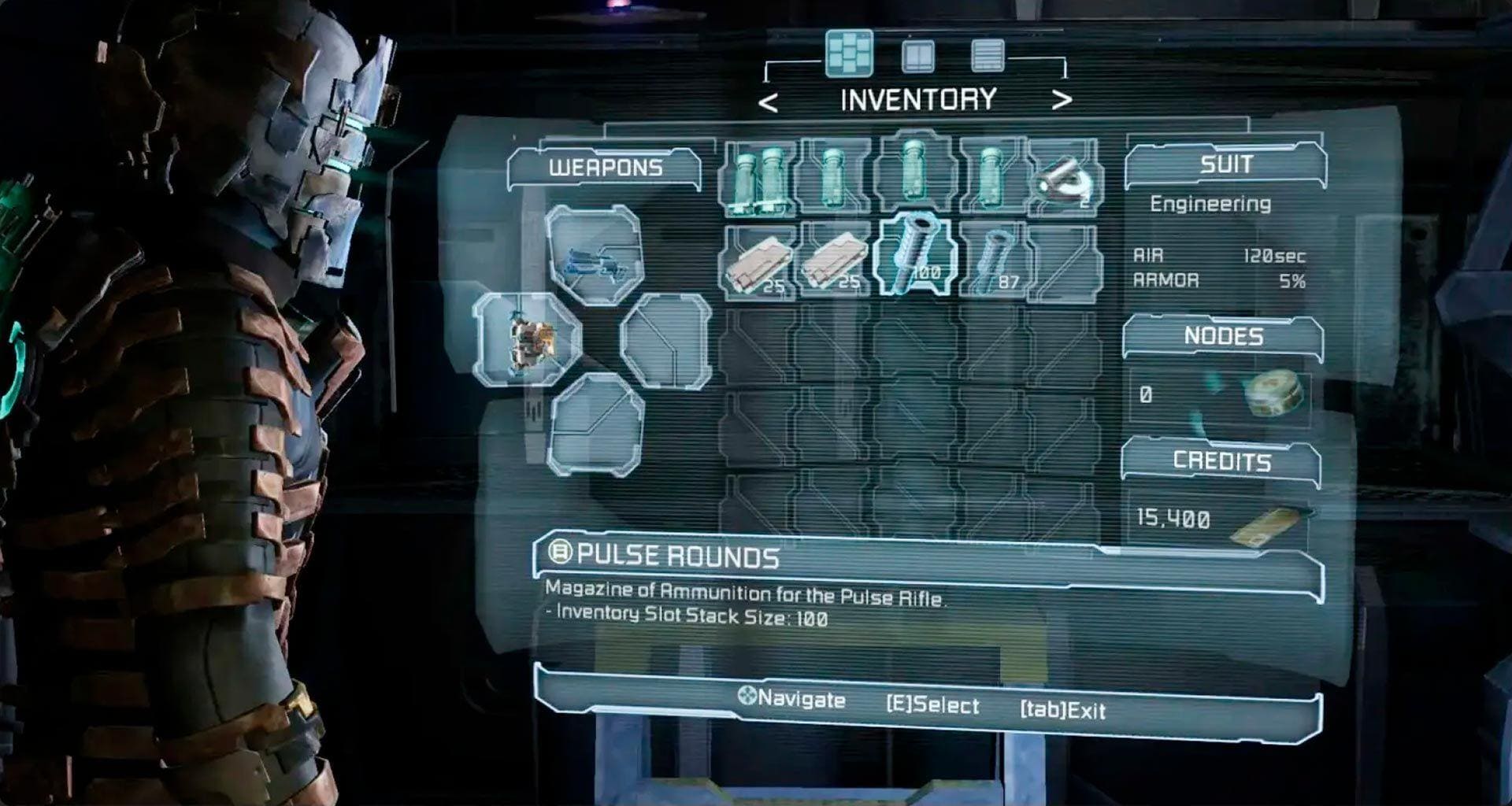Select the silver item stack of 2
This screenshot has height=806, width=1512.
[1065, 180]
